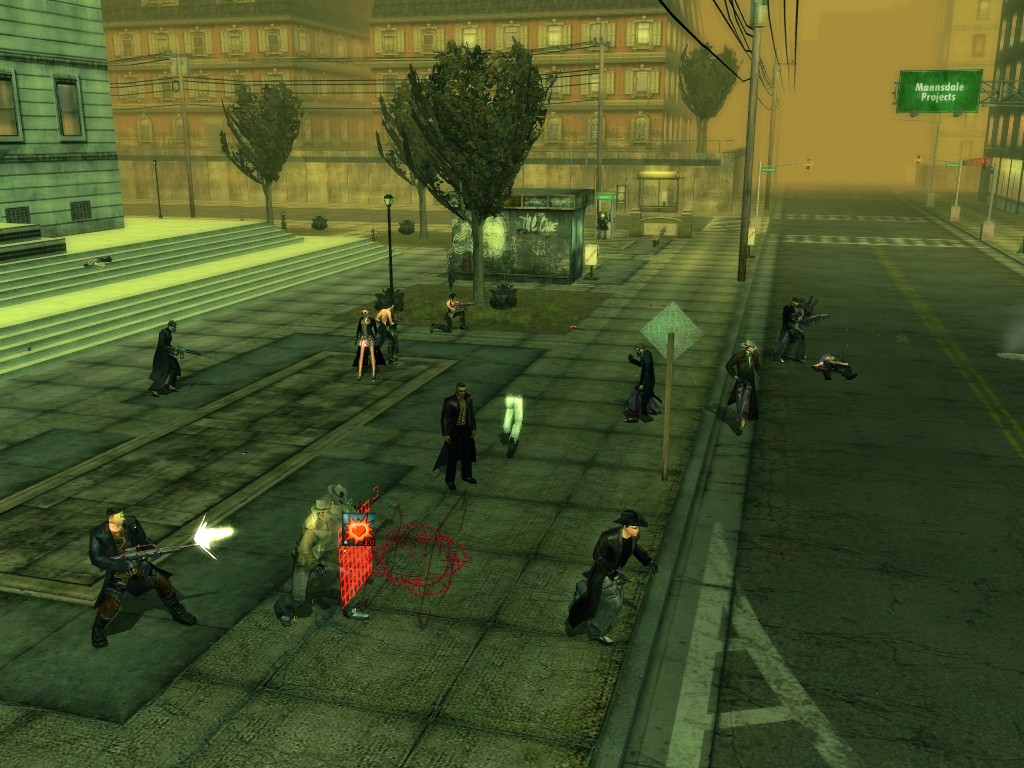The height and width of the screenshot is (768, 1024).
Task: Click the exploding heart ability icon
Action: [357, 528]
